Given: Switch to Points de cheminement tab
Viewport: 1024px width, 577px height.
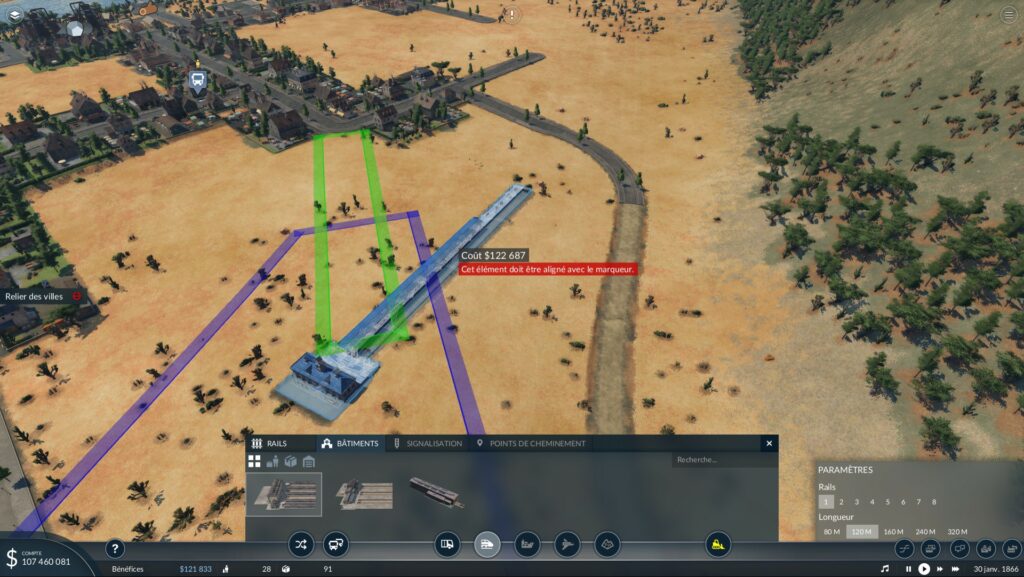Looking at the screenshot, I should [531, 443].
